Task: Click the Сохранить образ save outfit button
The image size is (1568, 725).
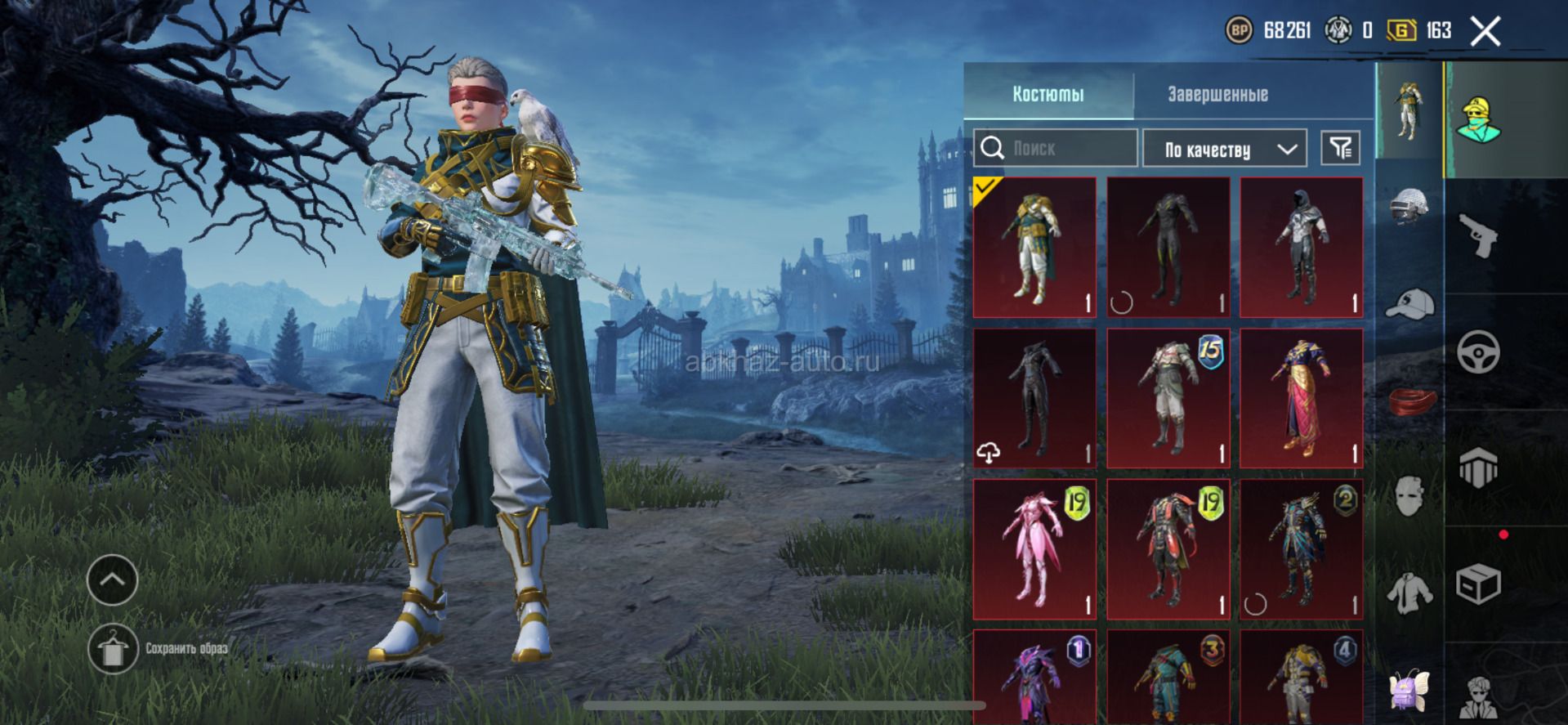Action: (113, 649)
